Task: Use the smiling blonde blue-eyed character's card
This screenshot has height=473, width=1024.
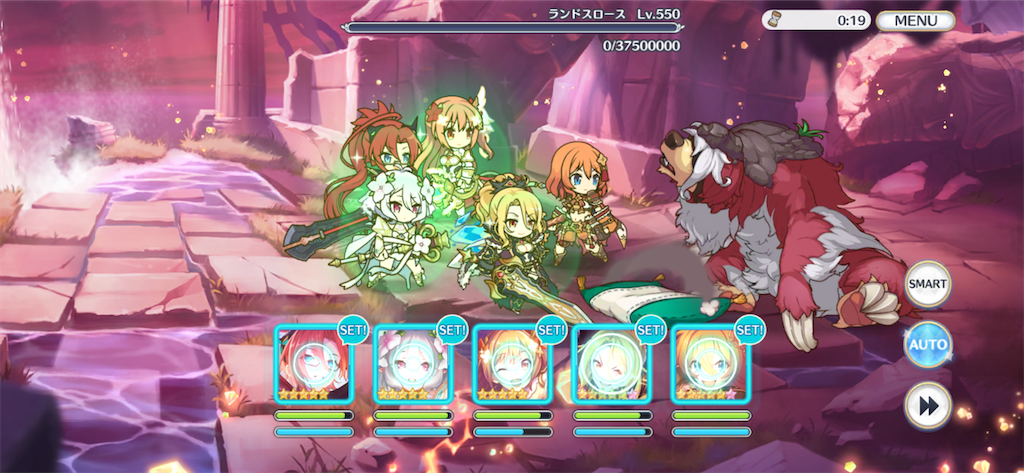Action: pyautogui.click(x=710, y=364)
